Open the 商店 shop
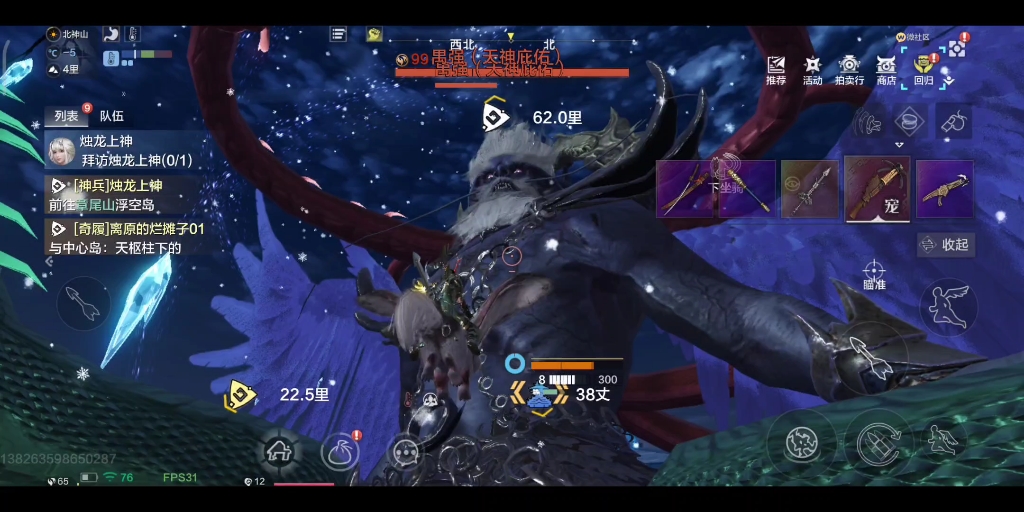This screenshot has height=512, width=1024. point(886,70)
